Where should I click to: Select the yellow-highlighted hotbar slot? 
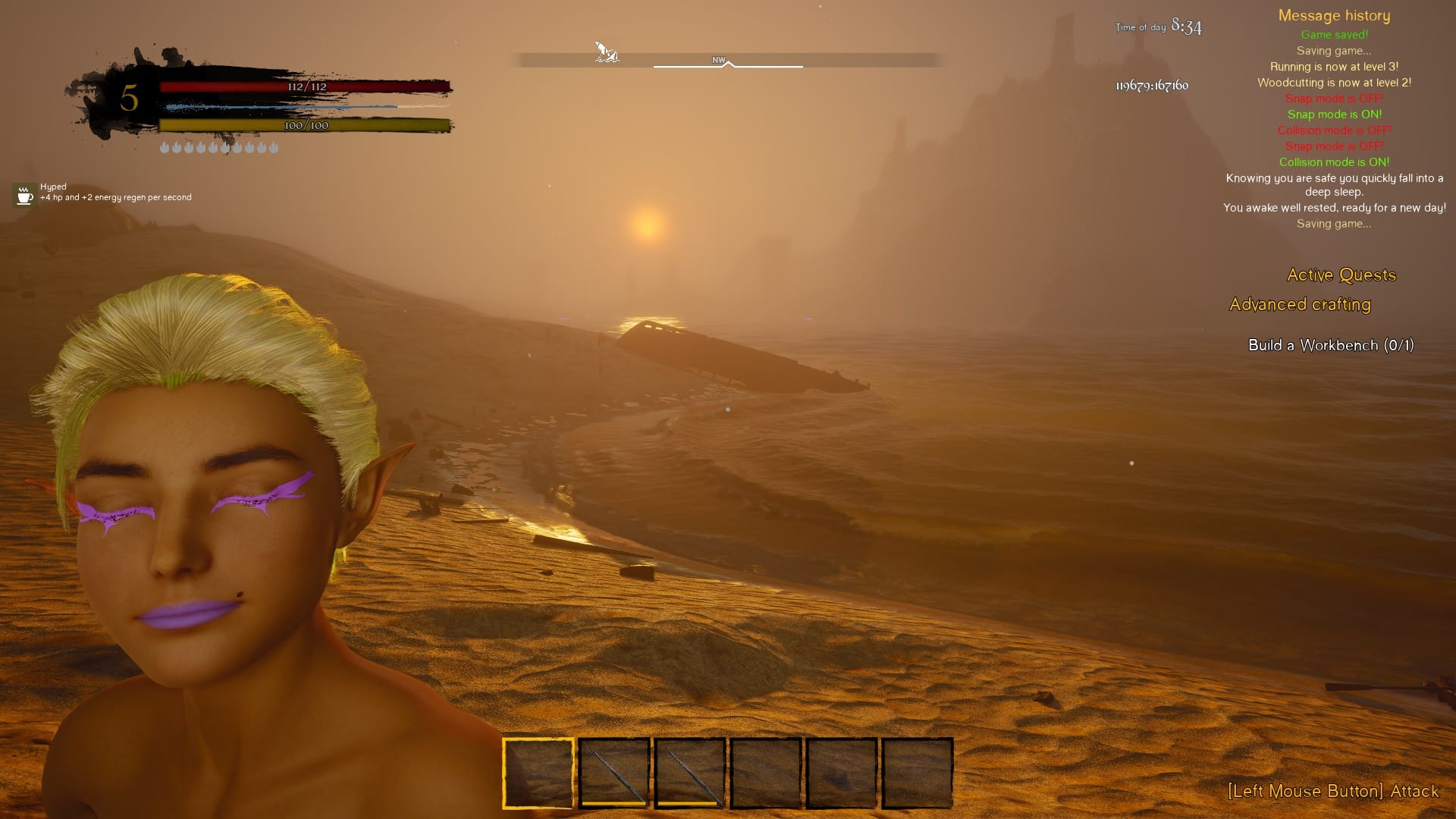(538, 773)
